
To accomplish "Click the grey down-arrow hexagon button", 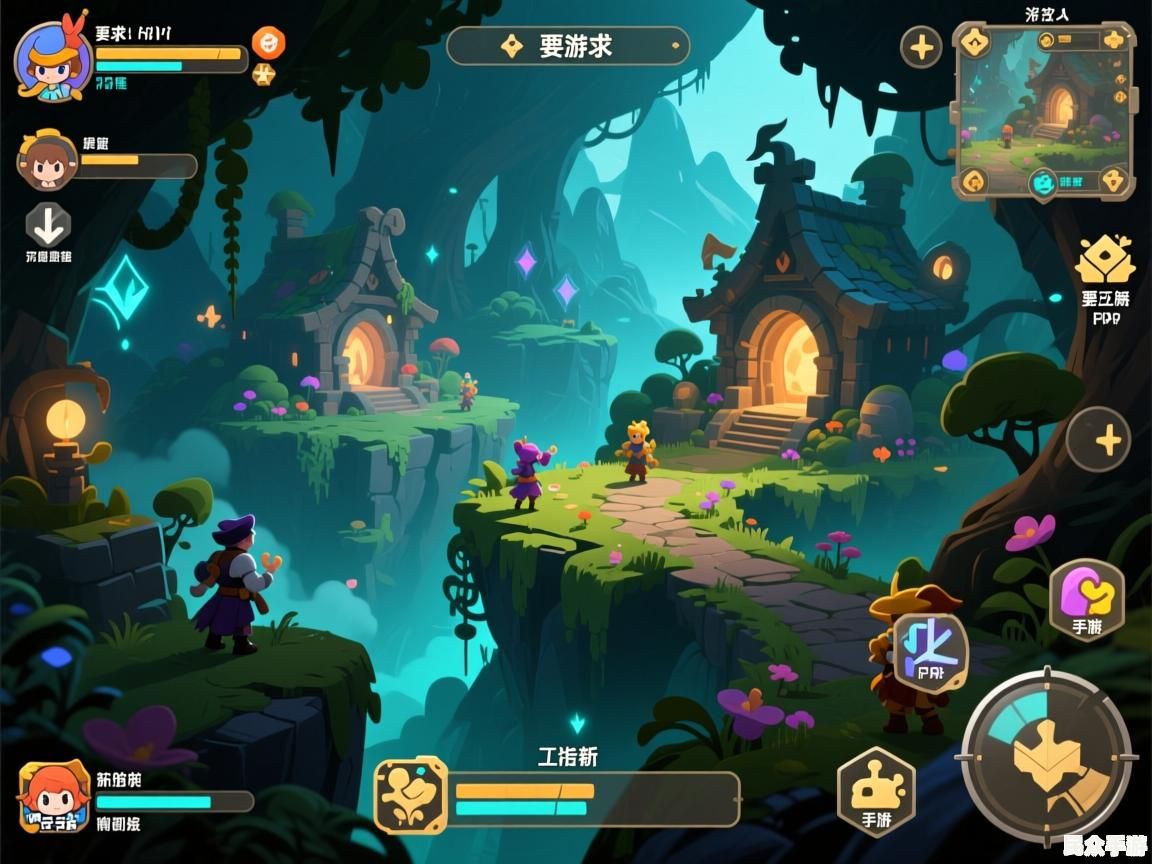I will coord(48,225).
